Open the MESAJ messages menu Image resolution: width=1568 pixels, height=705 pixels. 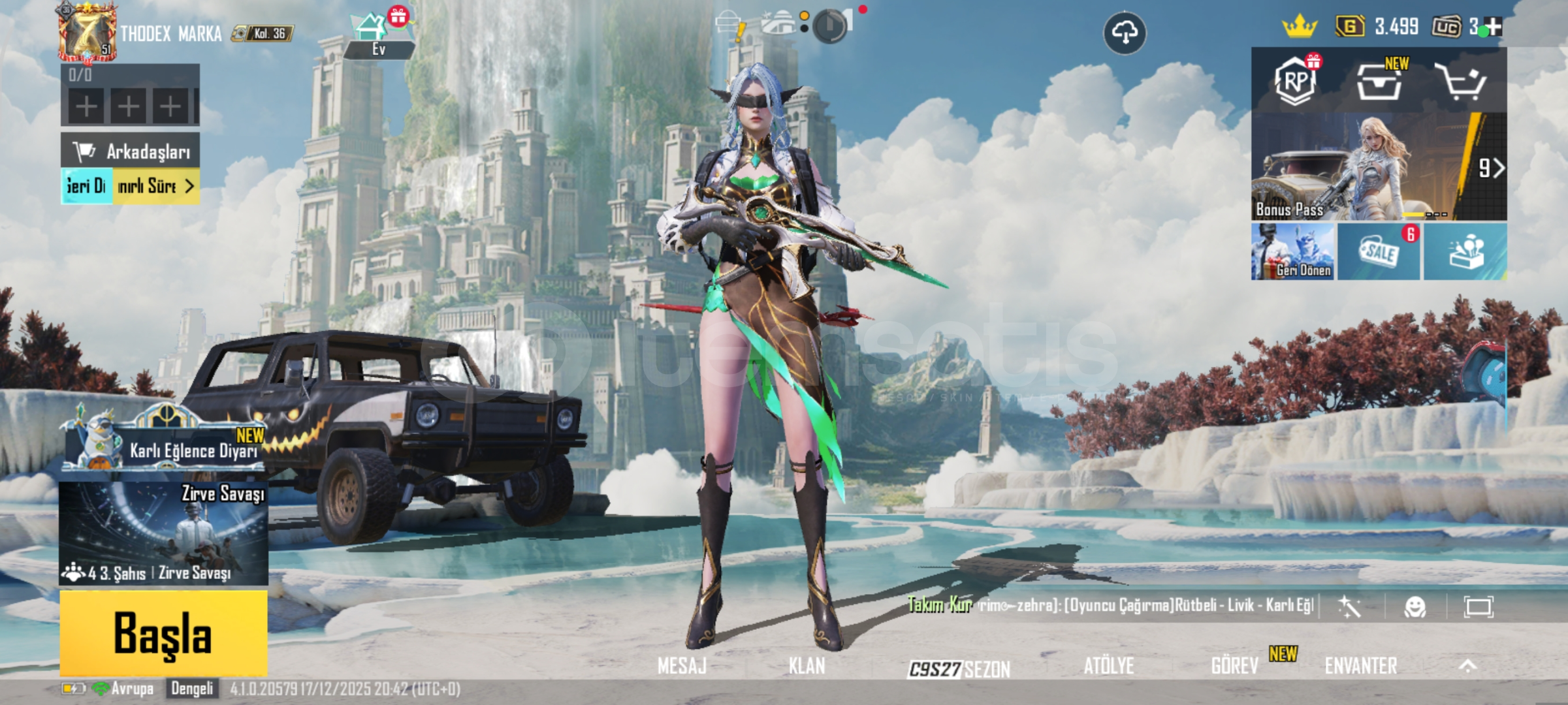coord(682,666)
